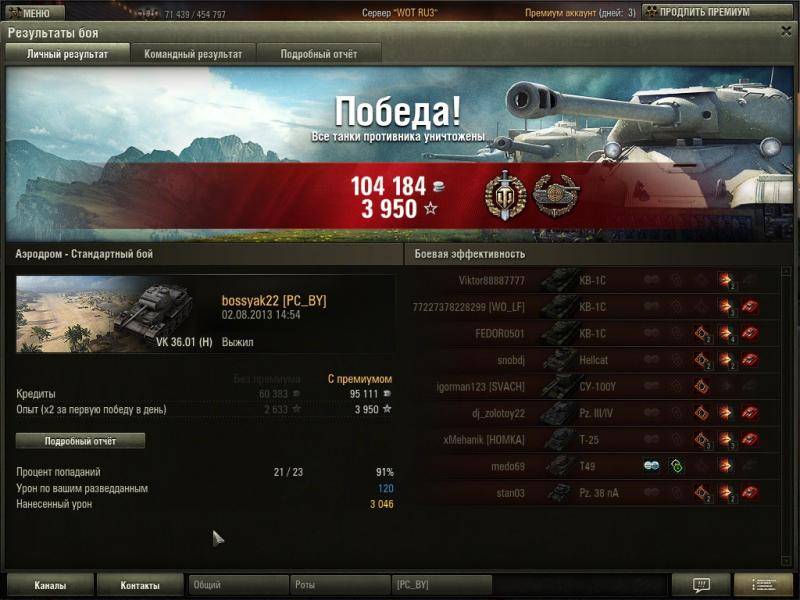The height and width of the screenshot is (600, 800).
Task: Click the Подробный отчёт button
Action: coord(80,441)
